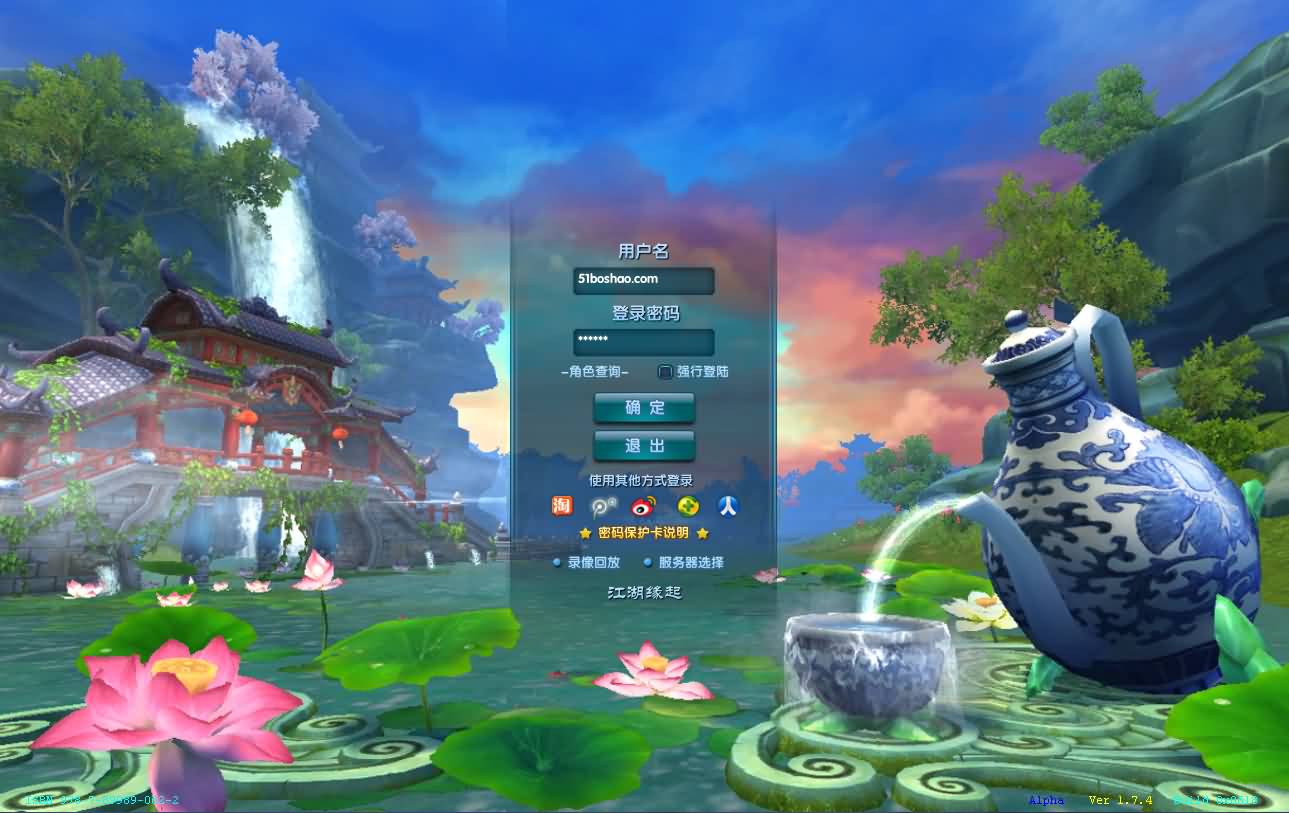This screenshot has width=1289, height=813.
Task: Open the character query (角色查询) link
Action: click(595, 372)
